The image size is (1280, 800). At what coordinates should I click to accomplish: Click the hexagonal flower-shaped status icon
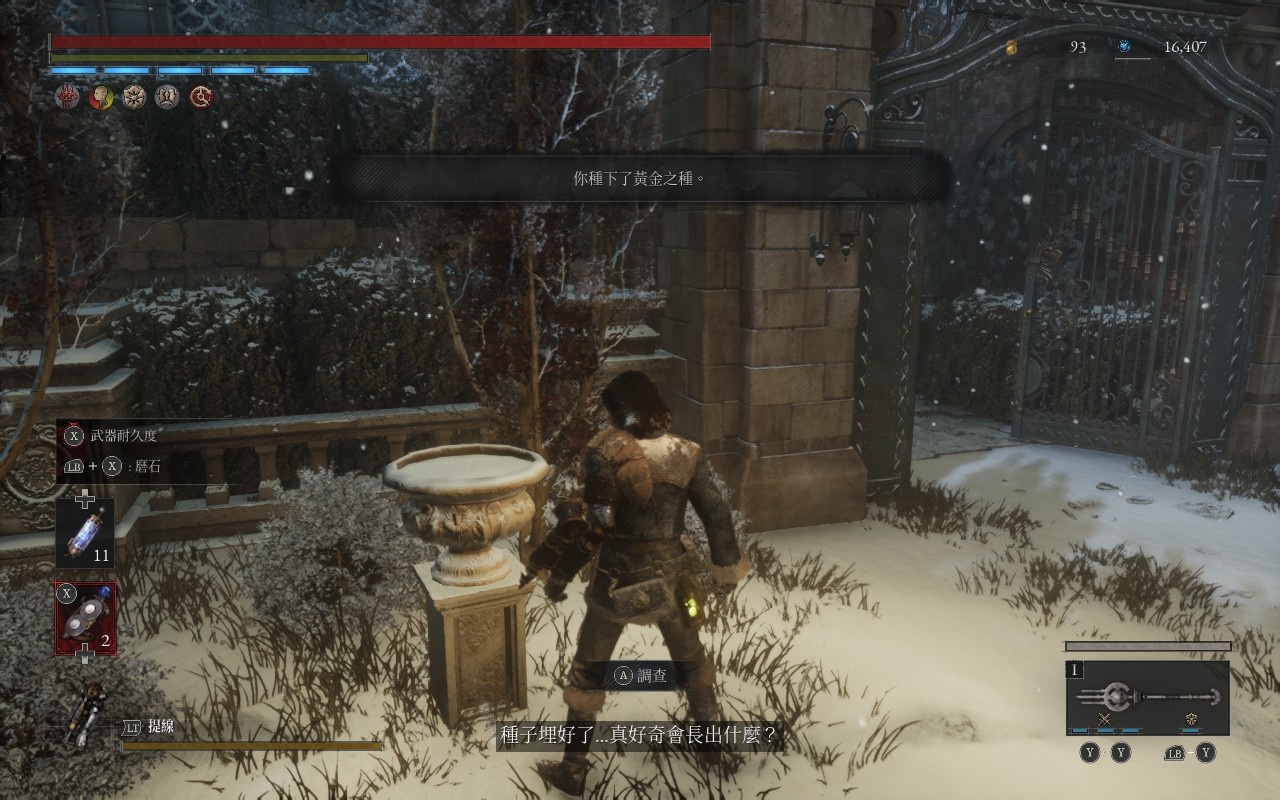134,97
